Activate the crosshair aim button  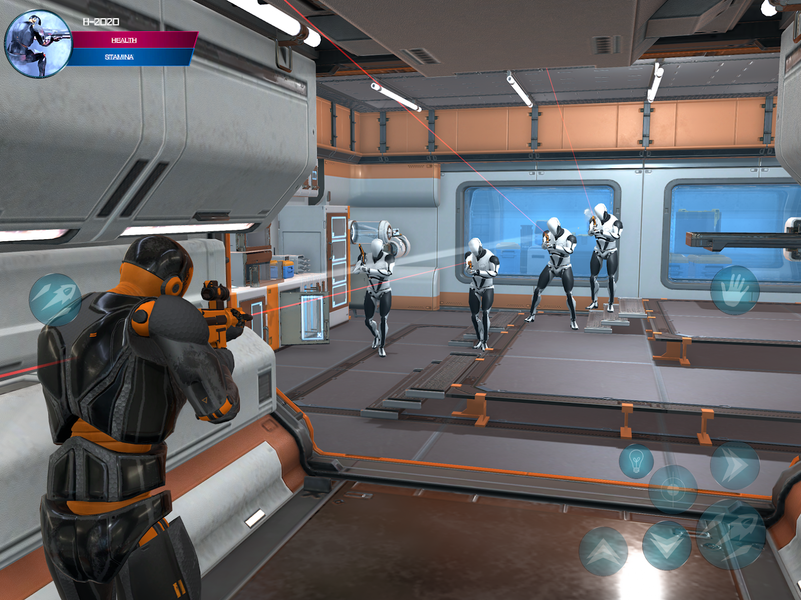point(673,489)
